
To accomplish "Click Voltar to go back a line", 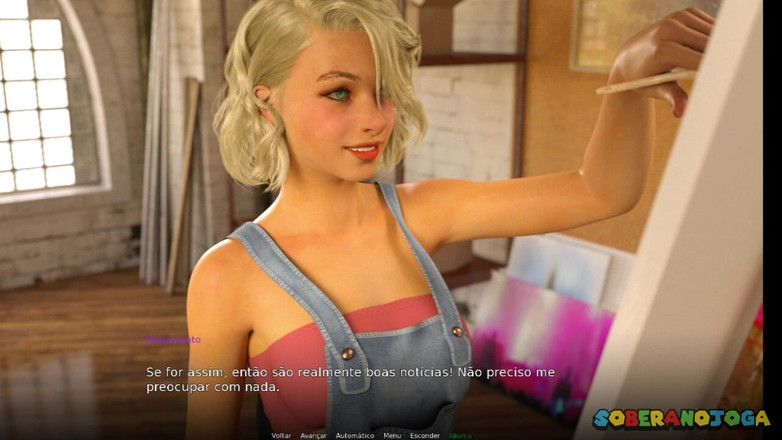I will (x=281, y=435).
